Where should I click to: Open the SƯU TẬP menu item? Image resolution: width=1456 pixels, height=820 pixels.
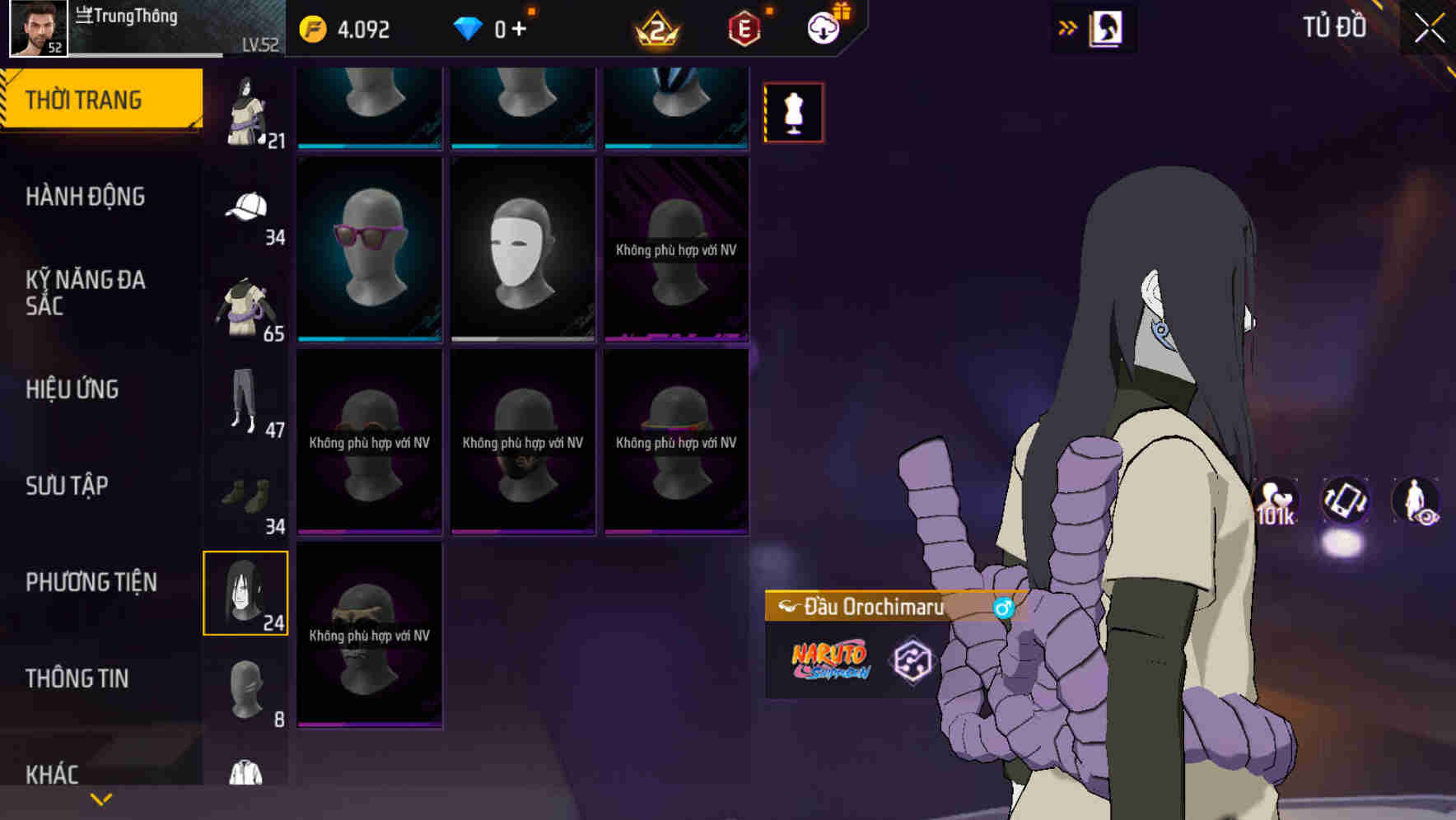click(x=66, y=486)
